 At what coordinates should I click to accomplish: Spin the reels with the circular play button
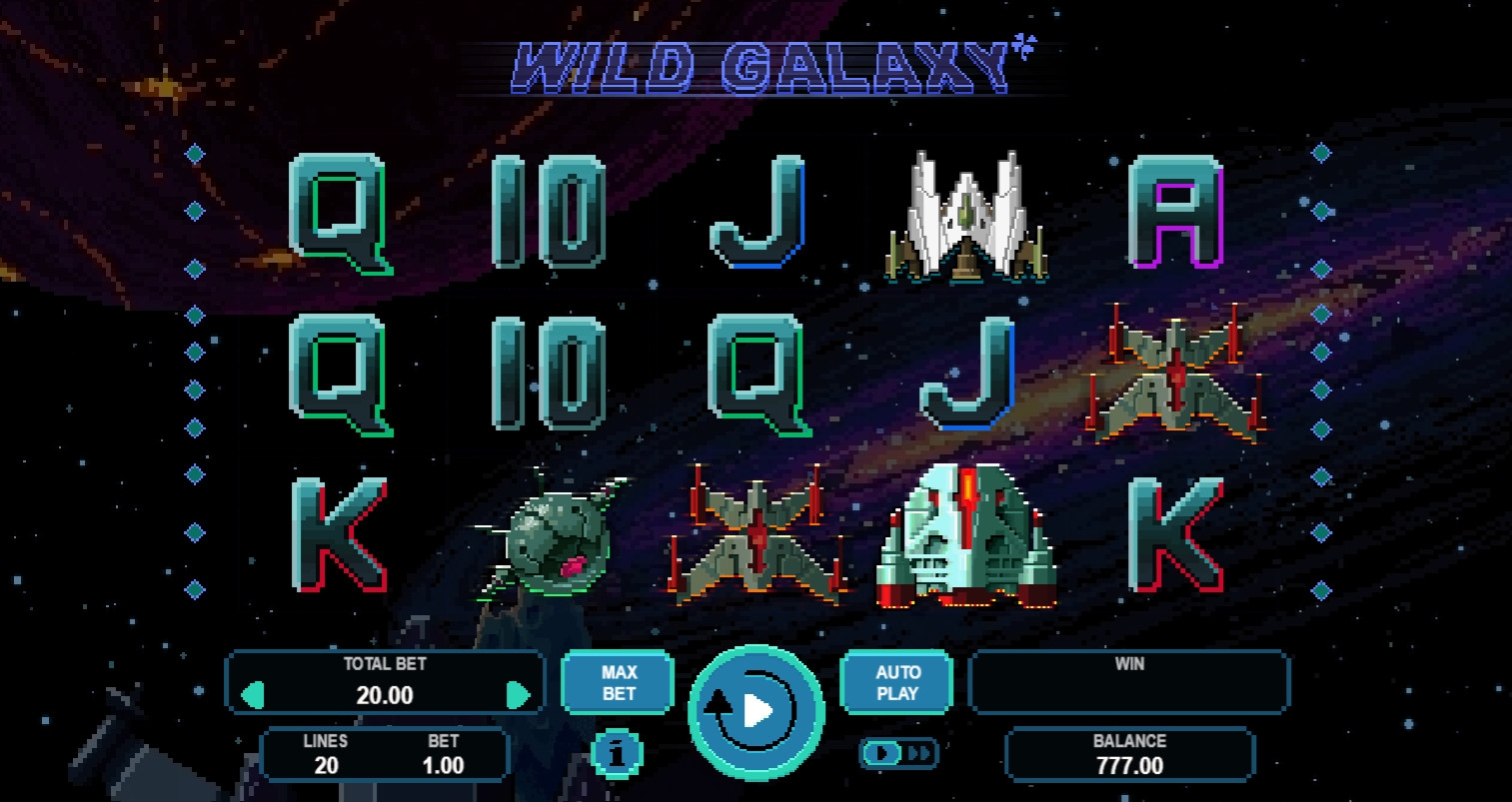pos(756,711)
